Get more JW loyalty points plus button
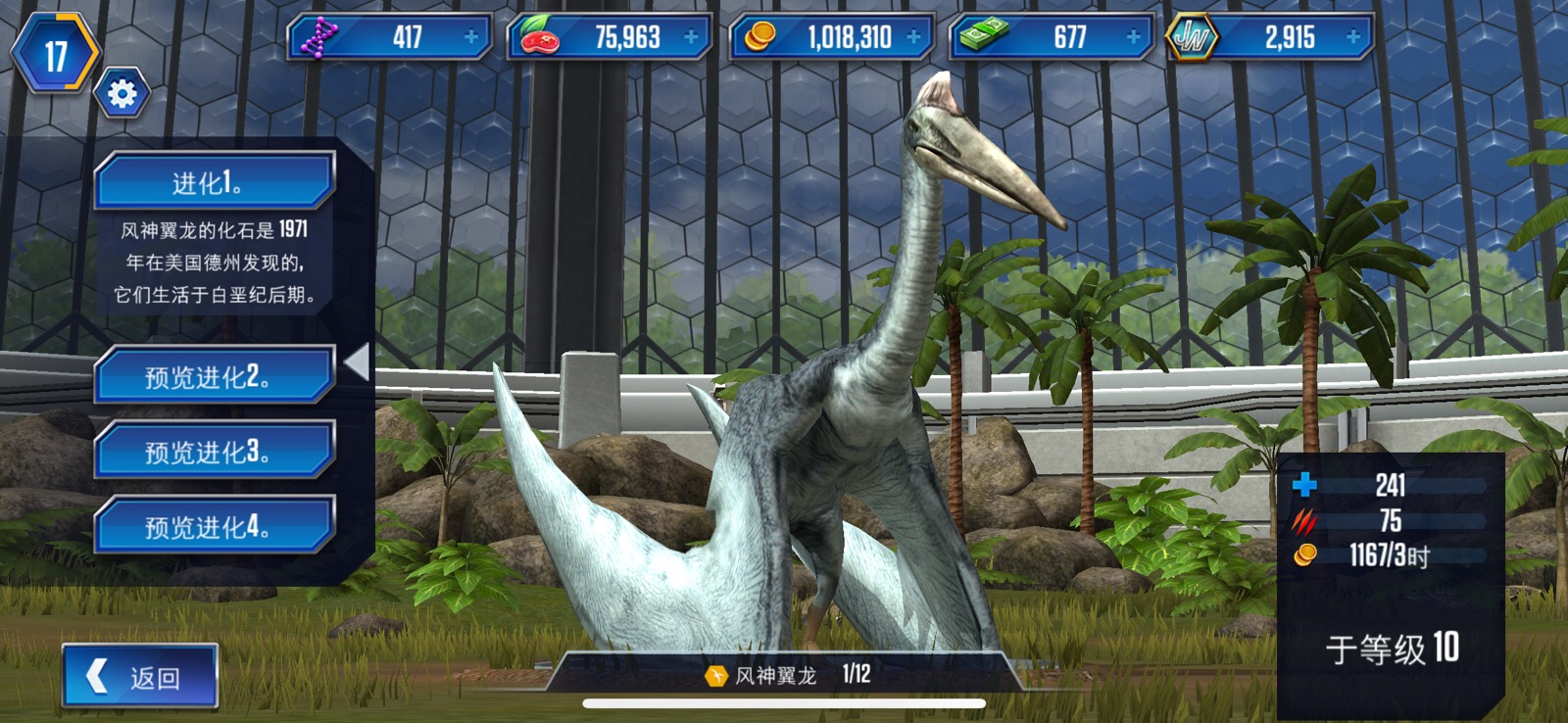The image size is (1568, 723). click(1354, 37)
